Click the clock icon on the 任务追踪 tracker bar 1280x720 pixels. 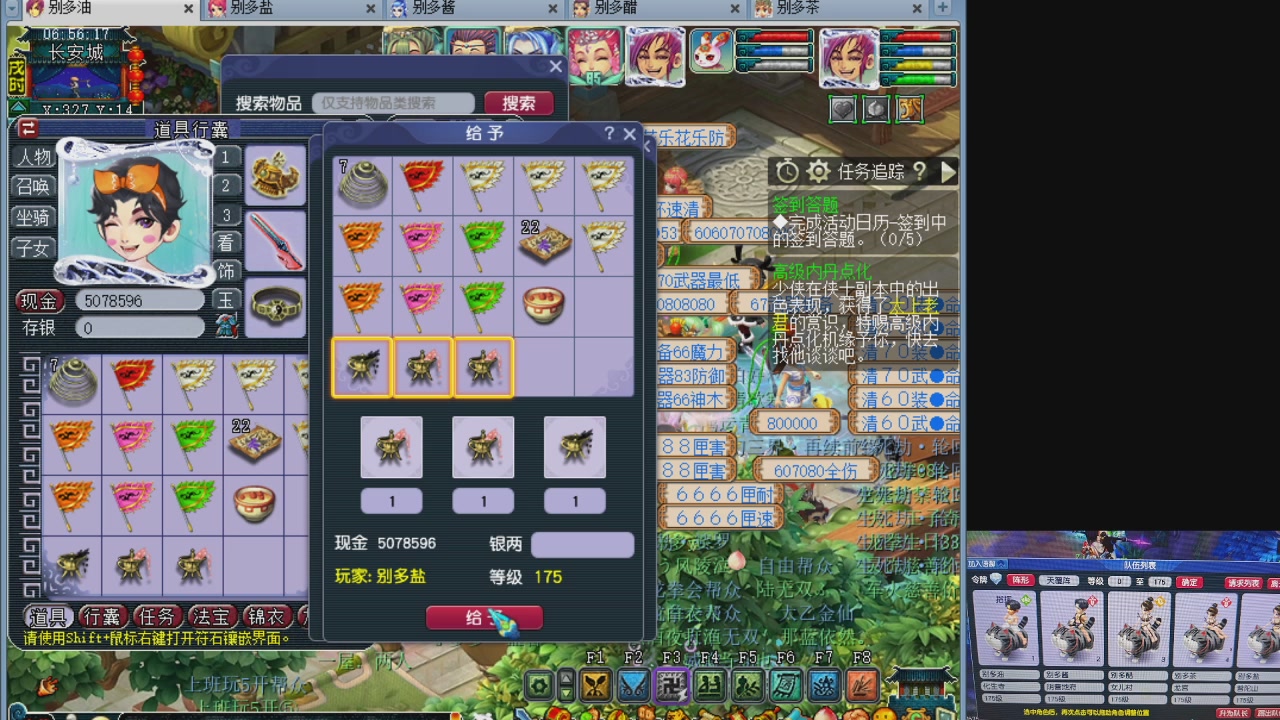coord(787,171)
